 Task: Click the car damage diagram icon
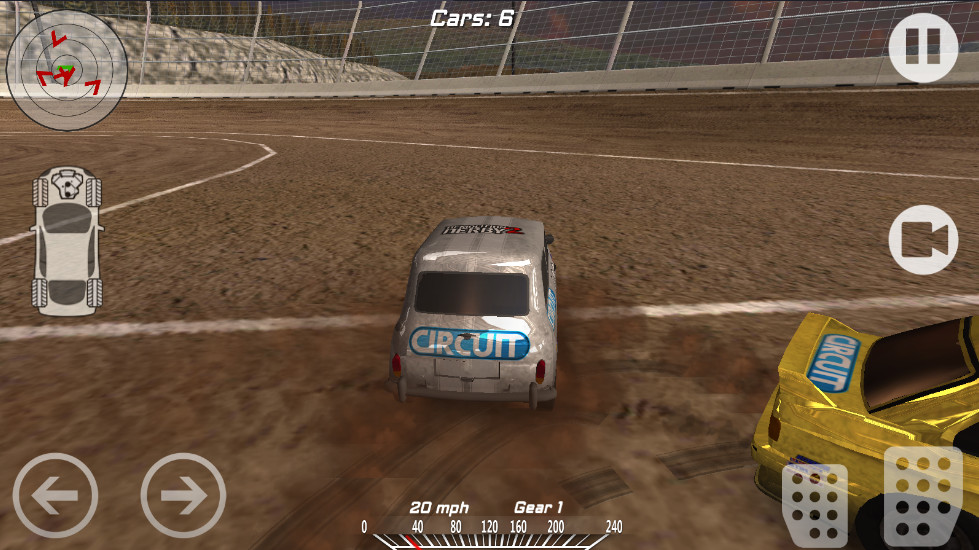[x=67, y=243]
